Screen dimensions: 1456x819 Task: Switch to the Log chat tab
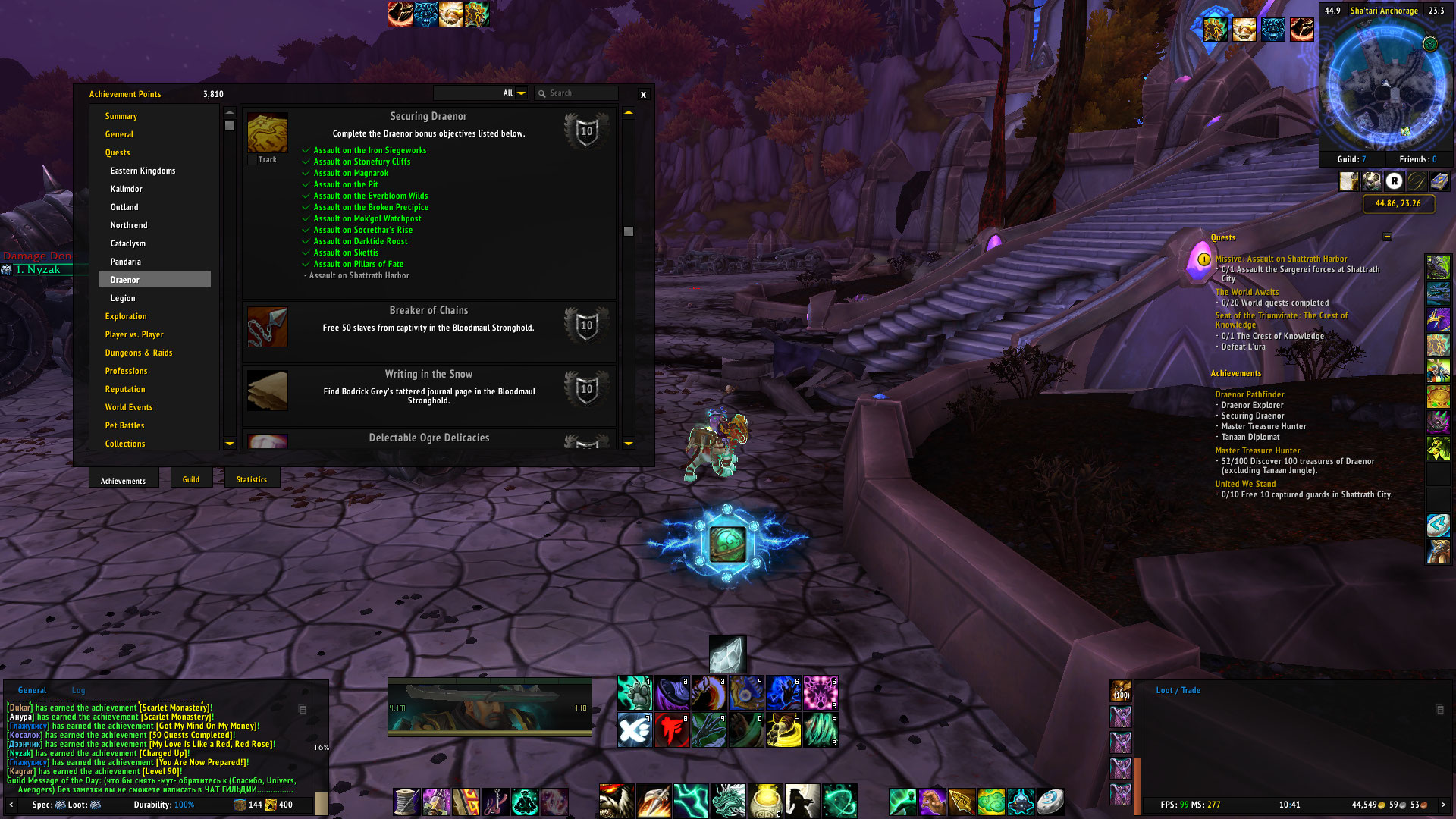click(x=78, y=690)
